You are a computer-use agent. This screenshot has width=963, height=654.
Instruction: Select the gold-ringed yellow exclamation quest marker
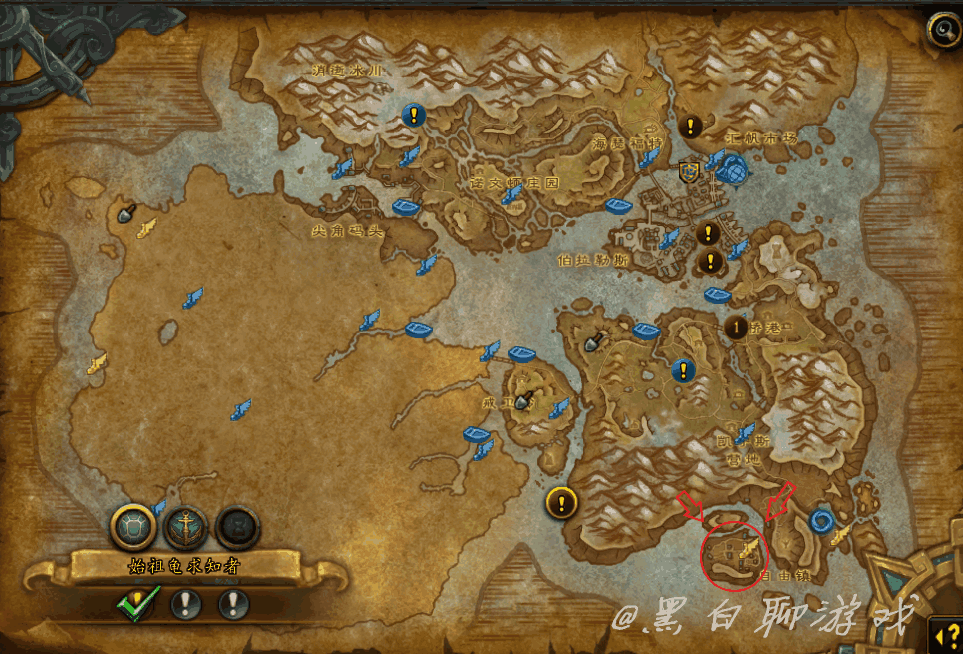(x=562, y=502)
